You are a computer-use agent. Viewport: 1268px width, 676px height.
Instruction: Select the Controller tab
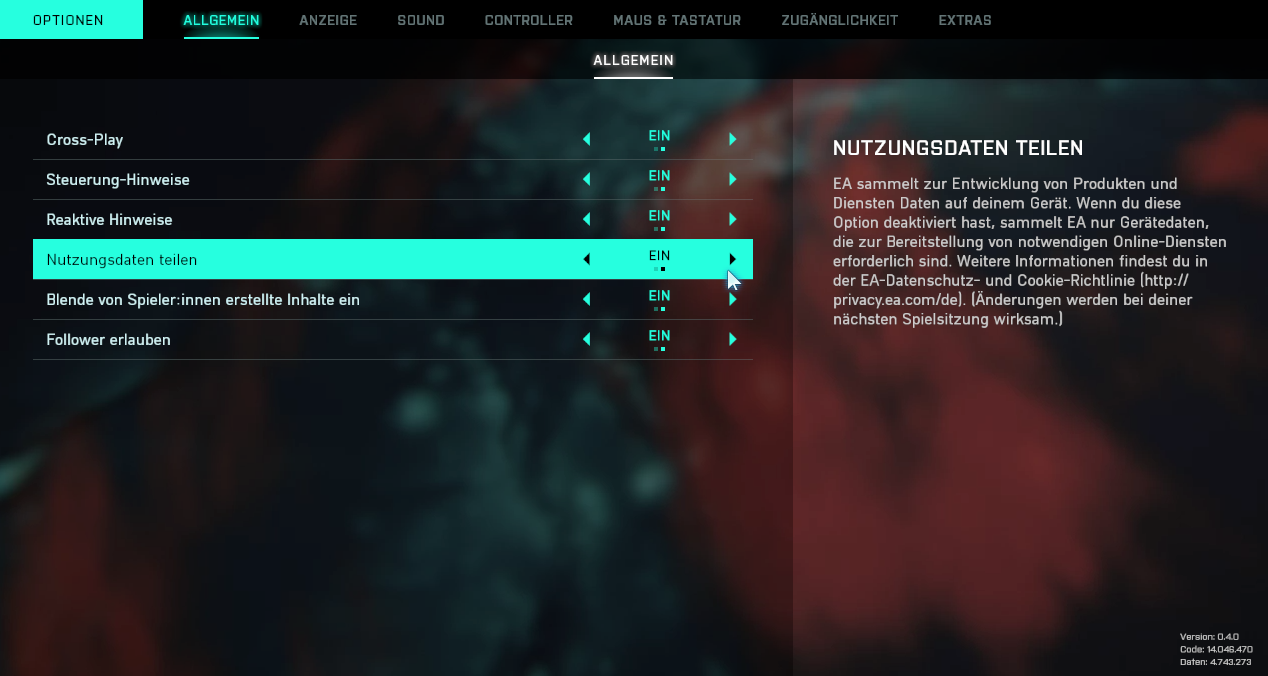click(528, 20)
